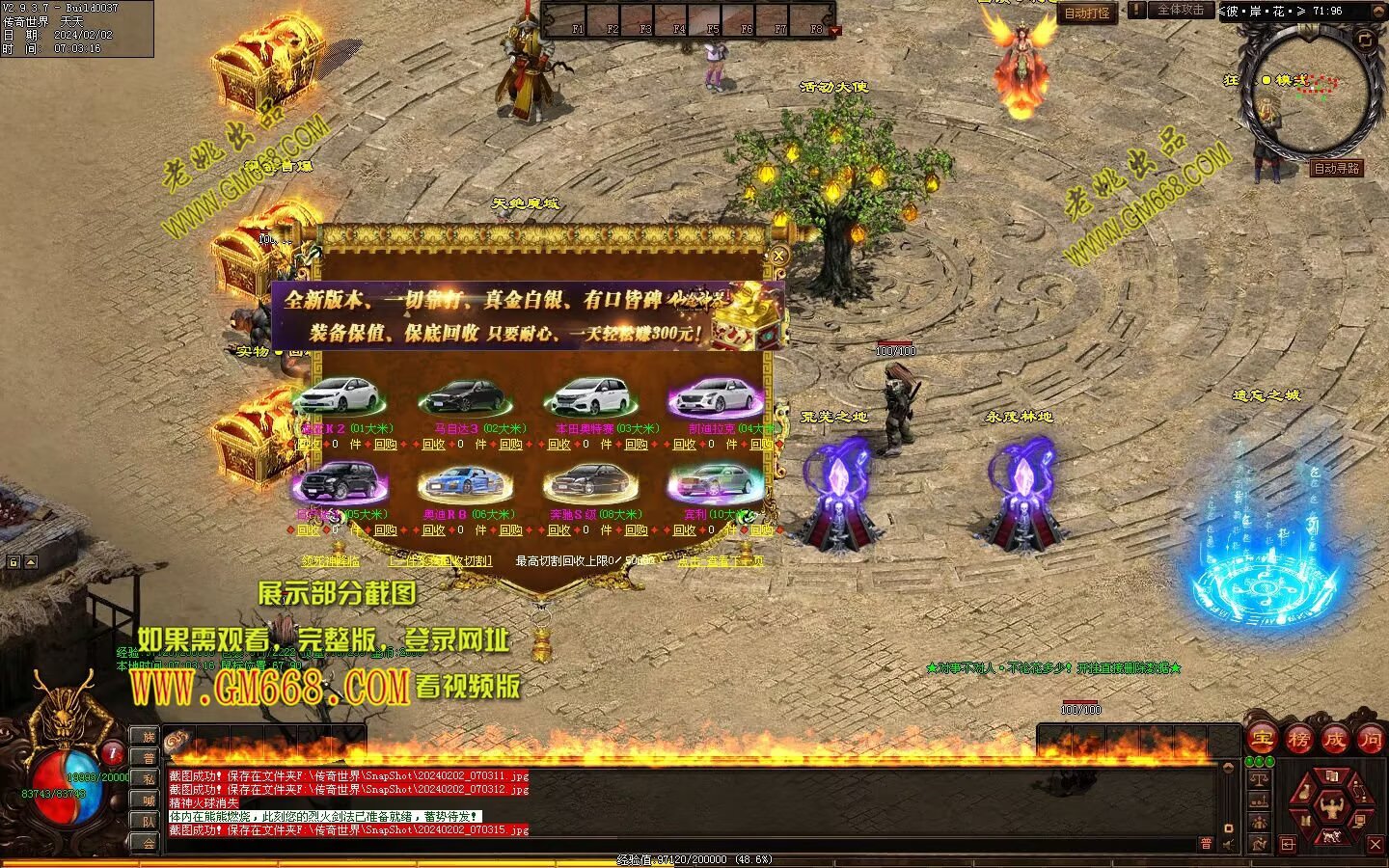
Task: Click 回购 under the Honda Odyssey car
Action: coord(636,445)
